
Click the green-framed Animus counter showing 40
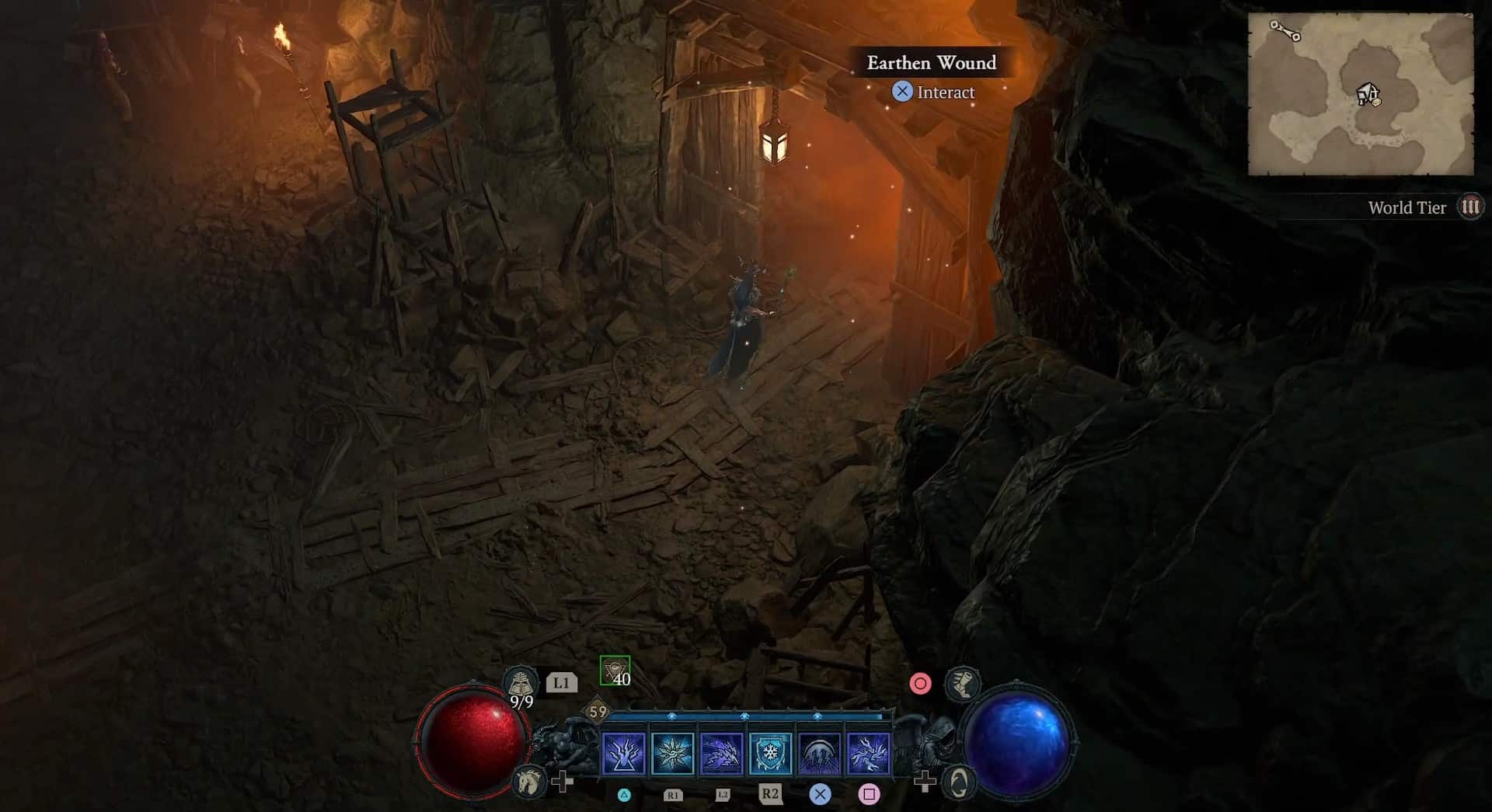(614, 670)
